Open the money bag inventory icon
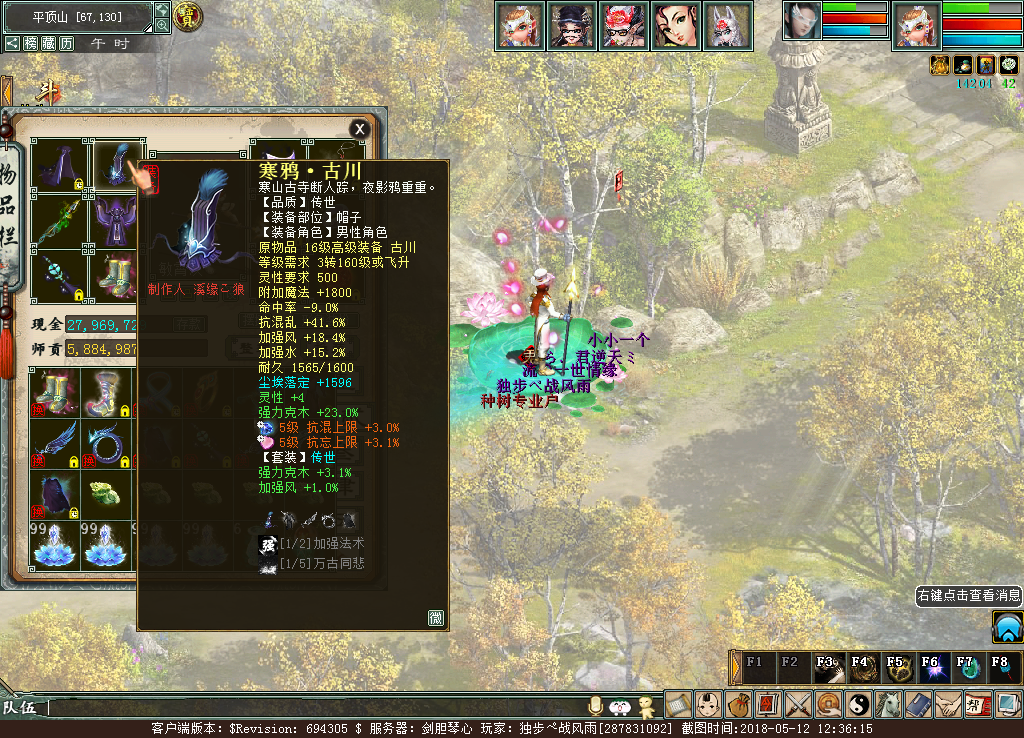1024x738 pixels. (x=738, y=704)
